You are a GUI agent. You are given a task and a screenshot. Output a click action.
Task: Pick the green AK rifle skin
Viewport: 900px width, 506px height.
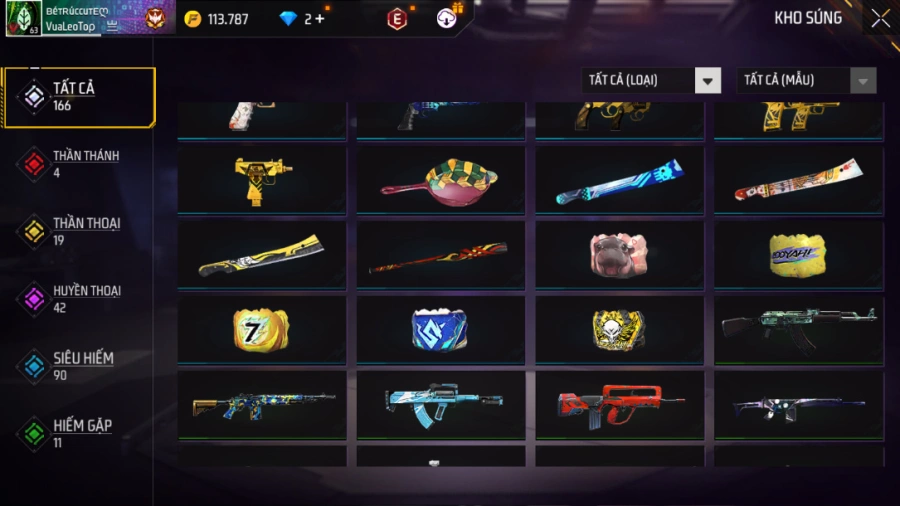point(798,329)
